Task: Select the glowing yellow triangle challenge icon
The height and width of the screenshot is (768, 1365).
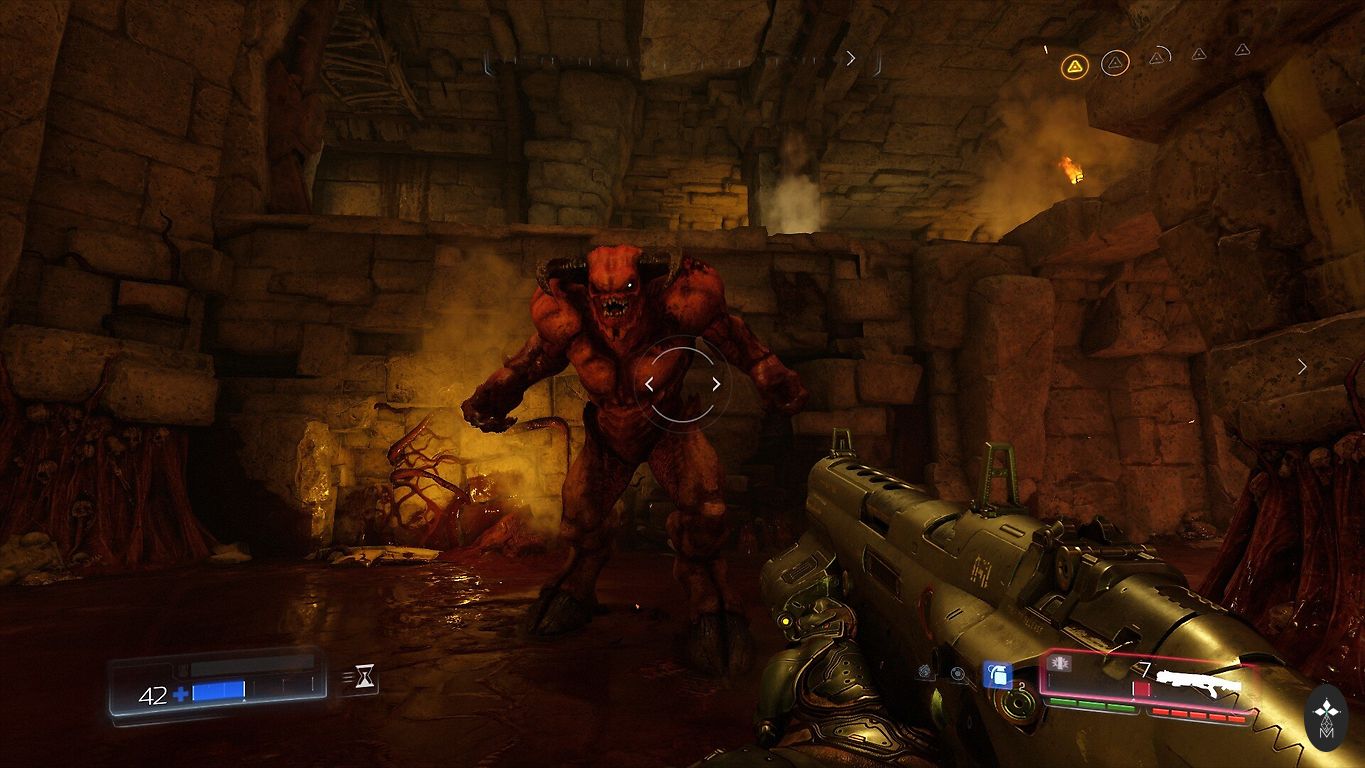Action: (1074, 67)
